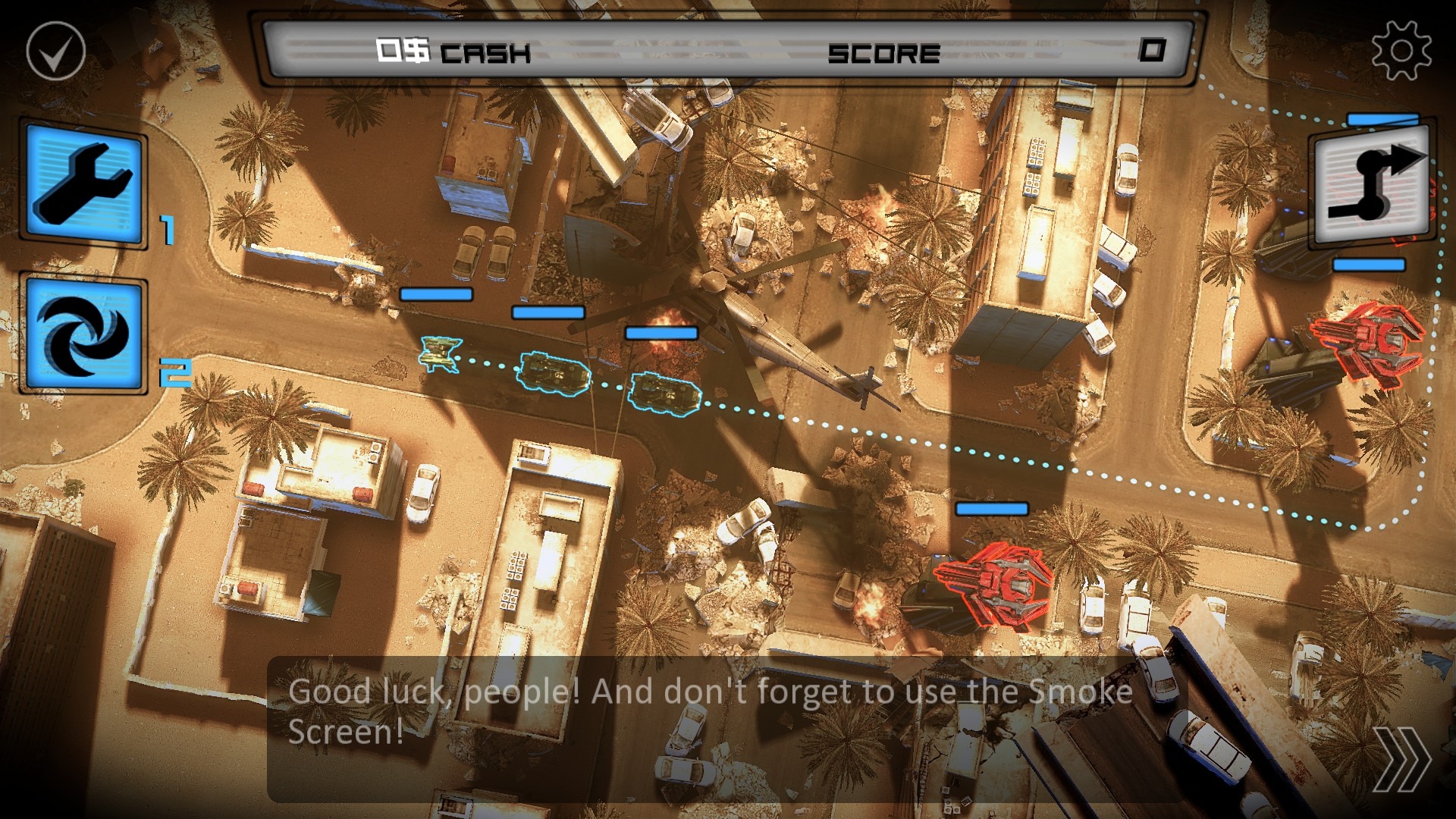The height and width of the screenshot is (819, 1456).
Task: Open the gear settings menu
Action: tap(1401, 50)
